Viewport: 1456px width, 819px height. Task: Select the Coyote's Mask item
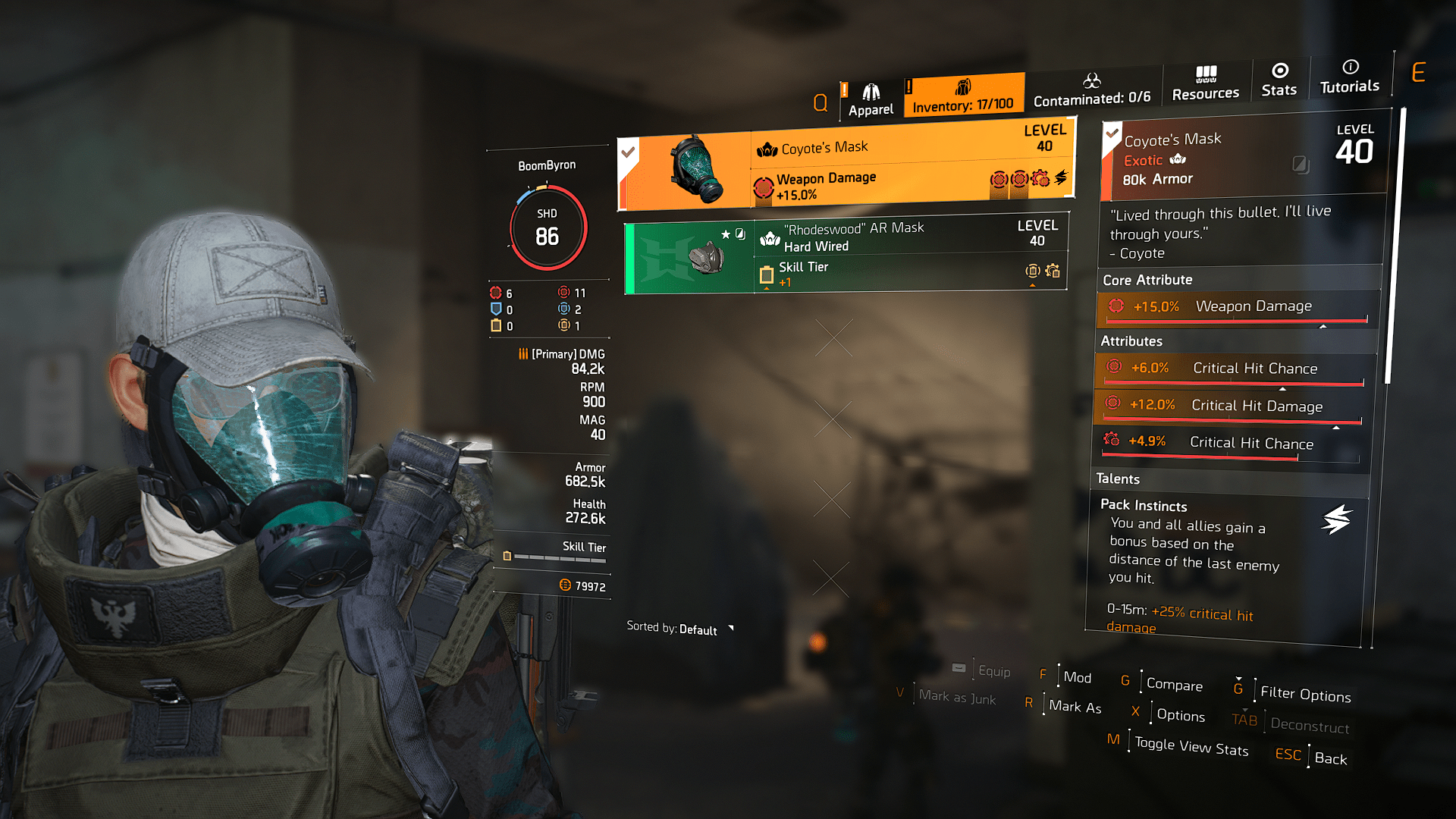click(x=846, y=164)
